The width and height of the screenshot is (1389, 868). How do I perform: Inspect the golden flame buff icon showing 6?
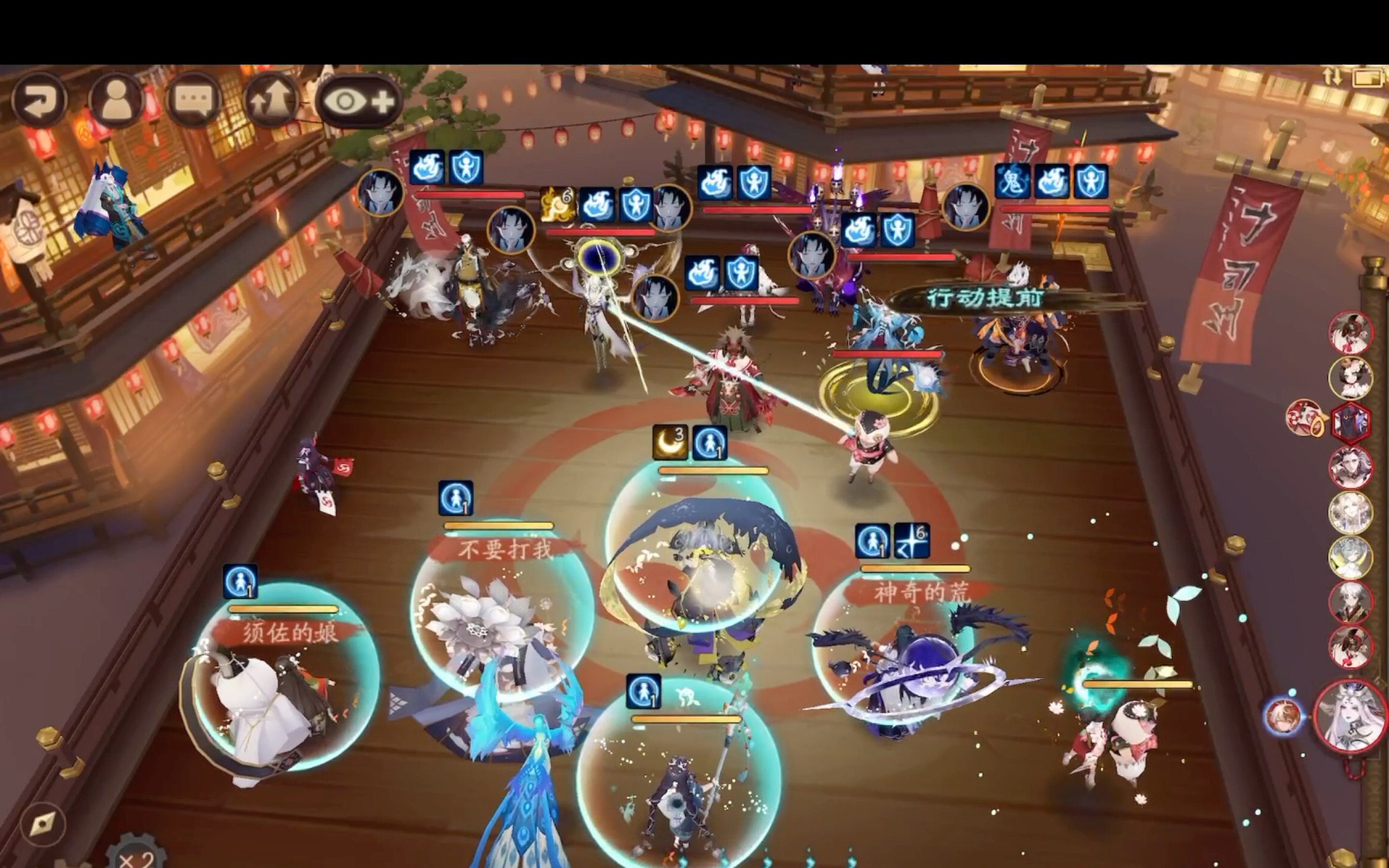point(557,204)
